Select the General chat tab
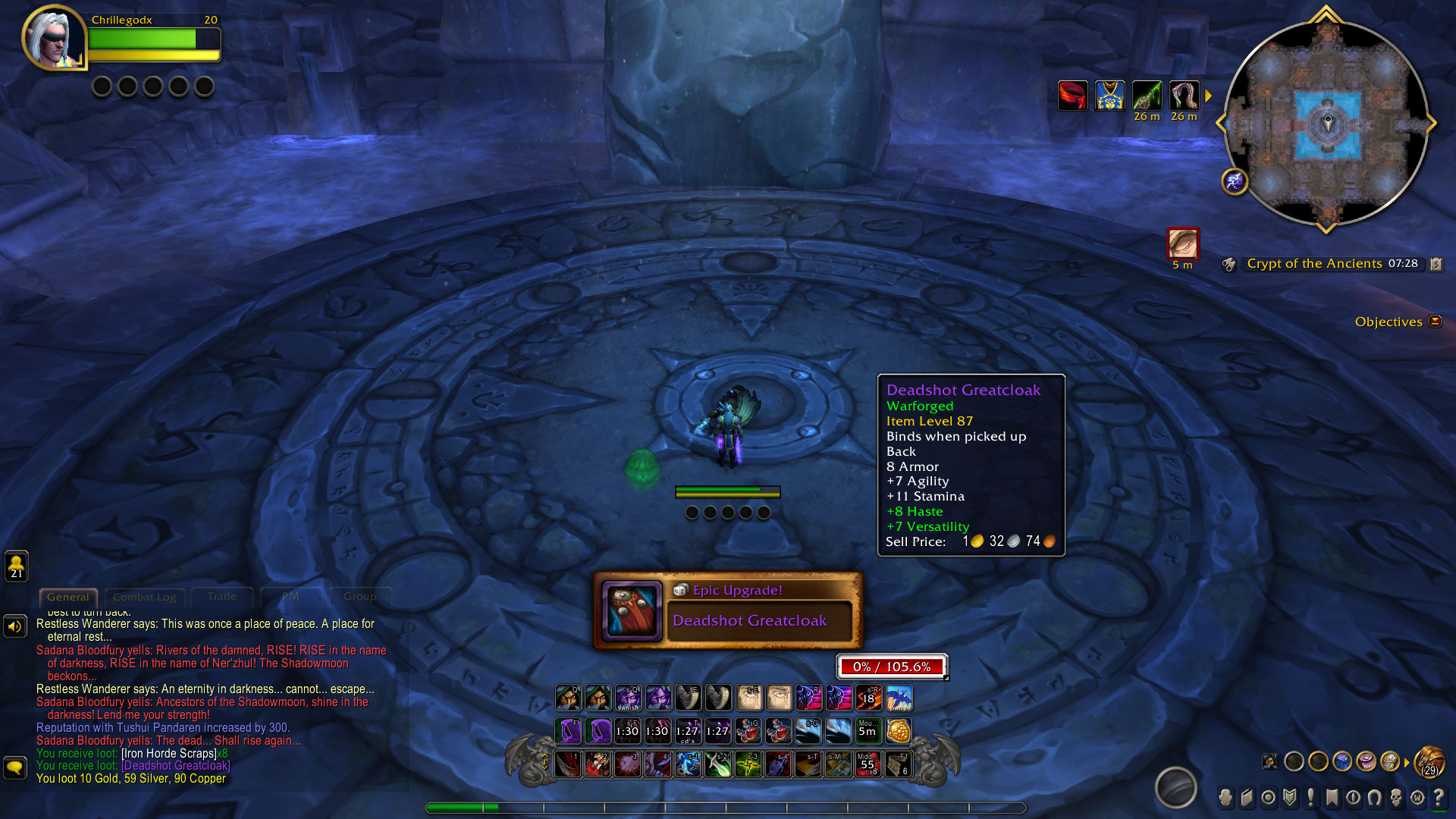Screen dimensions: 1456x819 point(67,597)
